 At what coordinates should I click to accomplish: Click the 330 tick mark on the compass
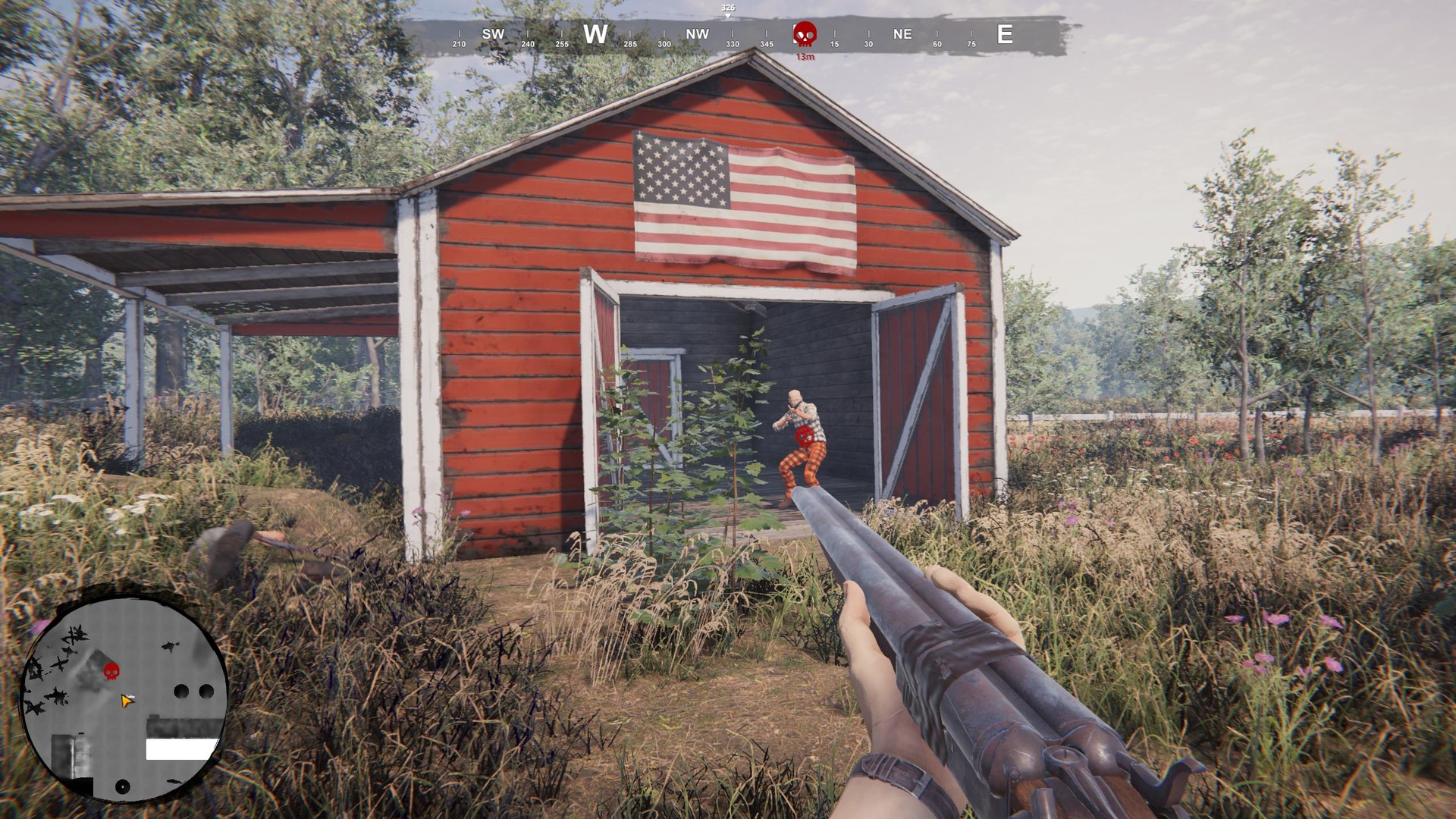[x=733, y=45]
